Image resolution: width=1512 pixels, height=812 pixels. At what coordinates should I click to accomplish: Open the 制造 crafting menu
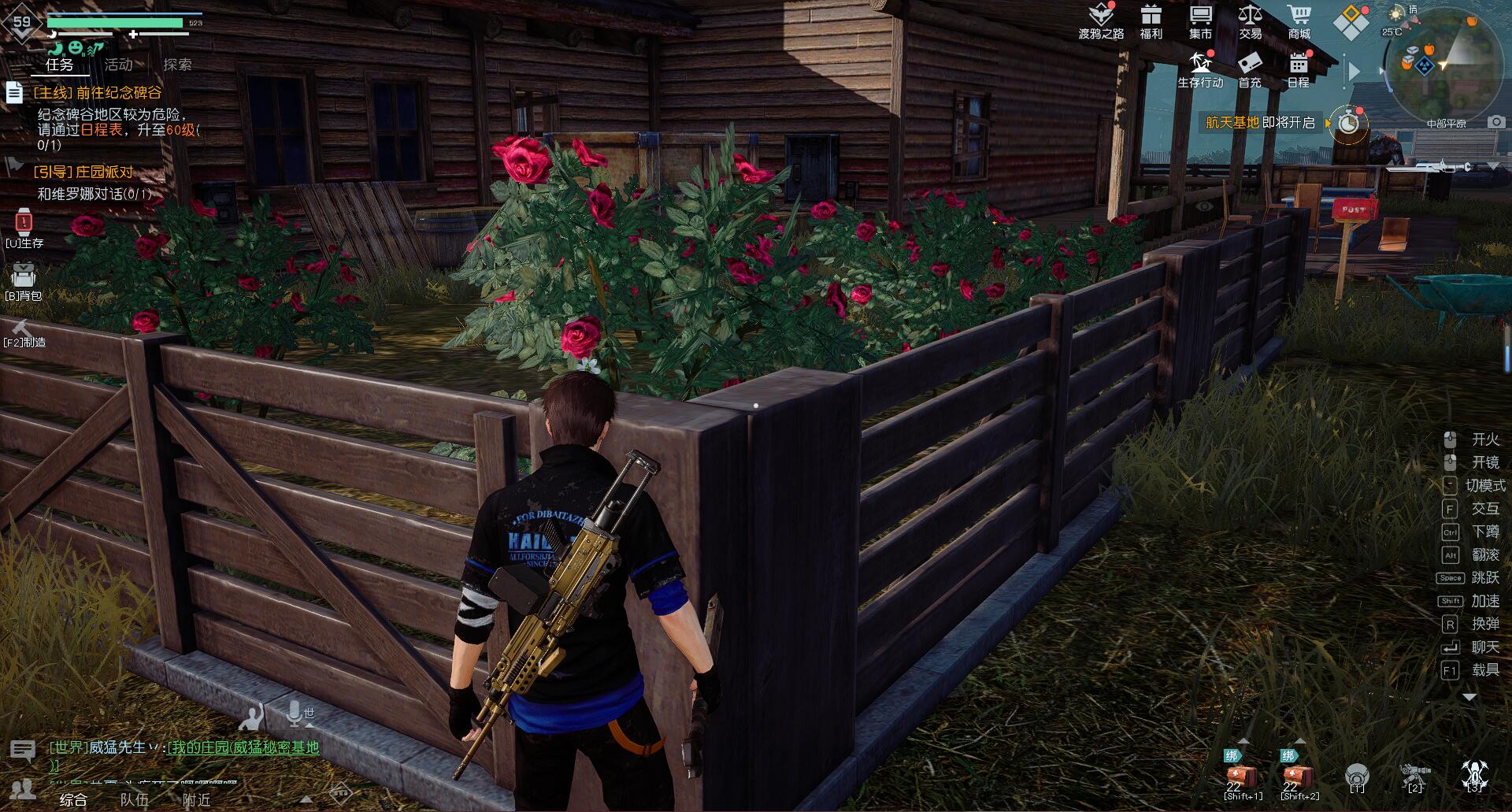click(x=24, y=333)
